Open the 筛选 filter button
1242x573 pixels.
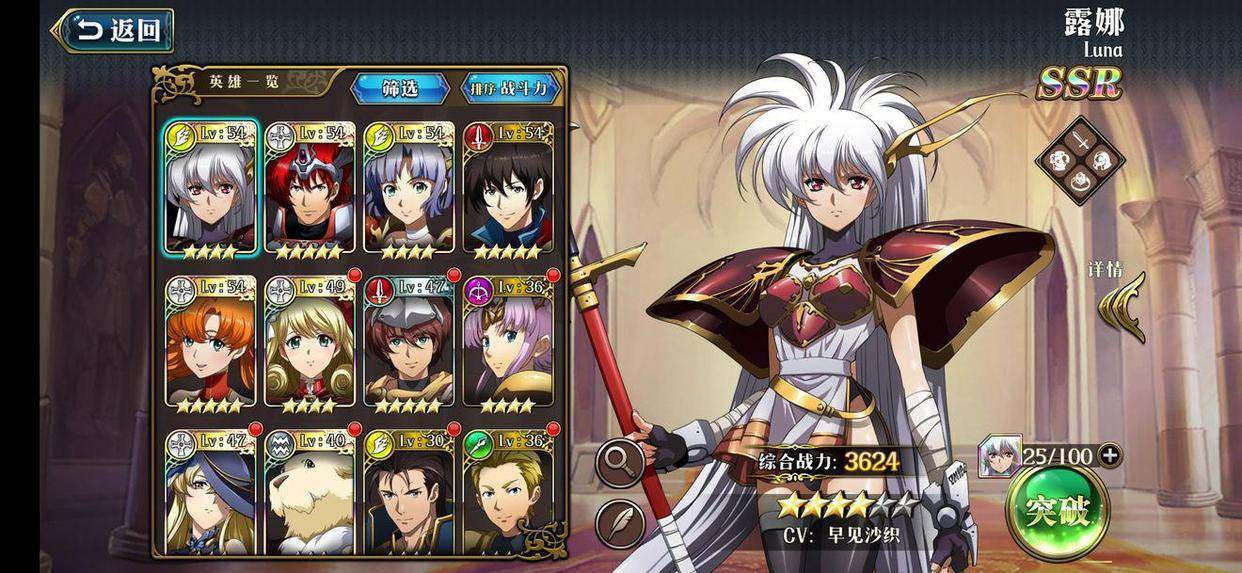400,88
